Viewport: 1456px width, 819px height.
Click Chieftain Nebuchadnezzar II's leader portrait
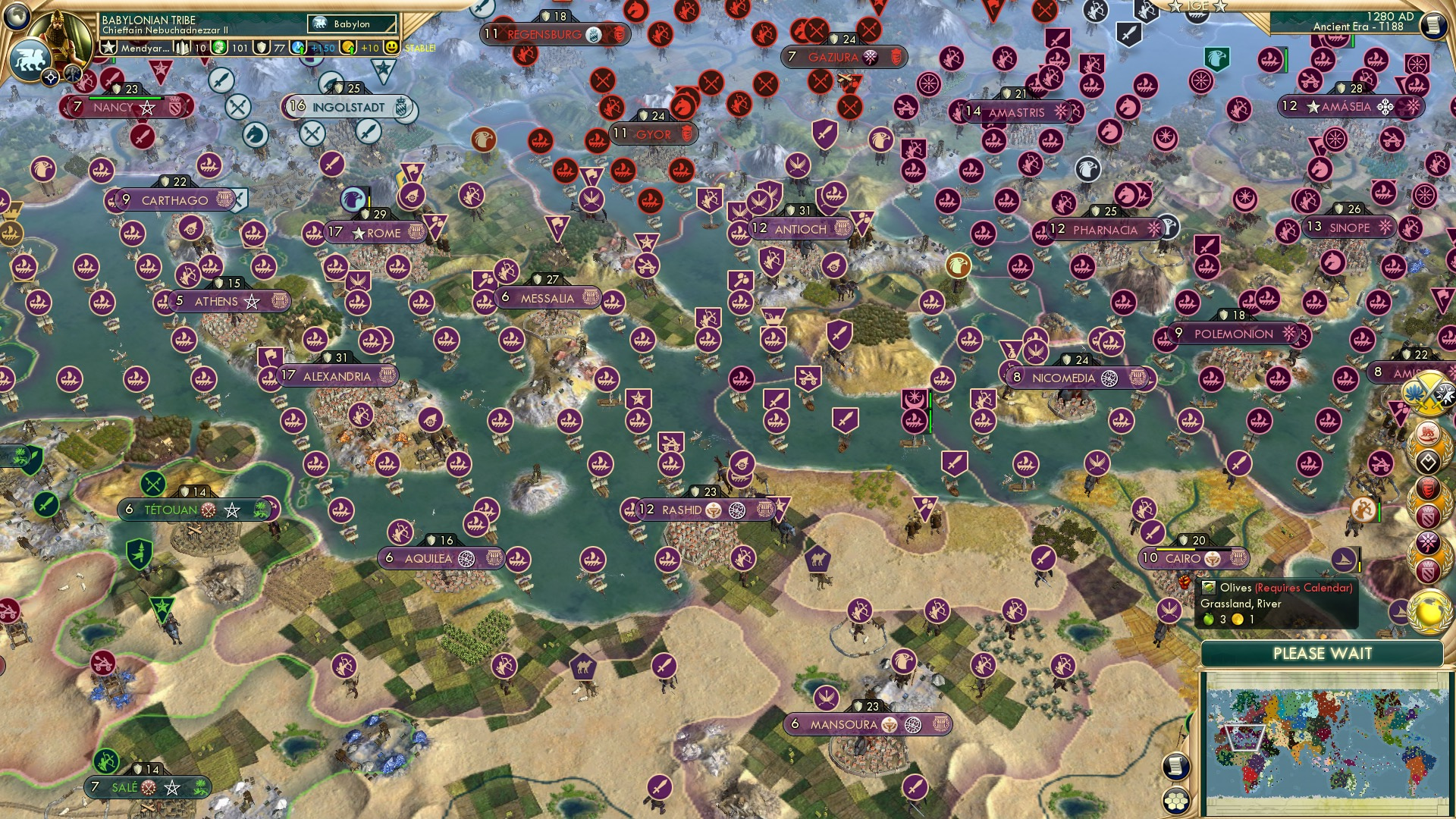pyautogui.click(x=61, y=34)
